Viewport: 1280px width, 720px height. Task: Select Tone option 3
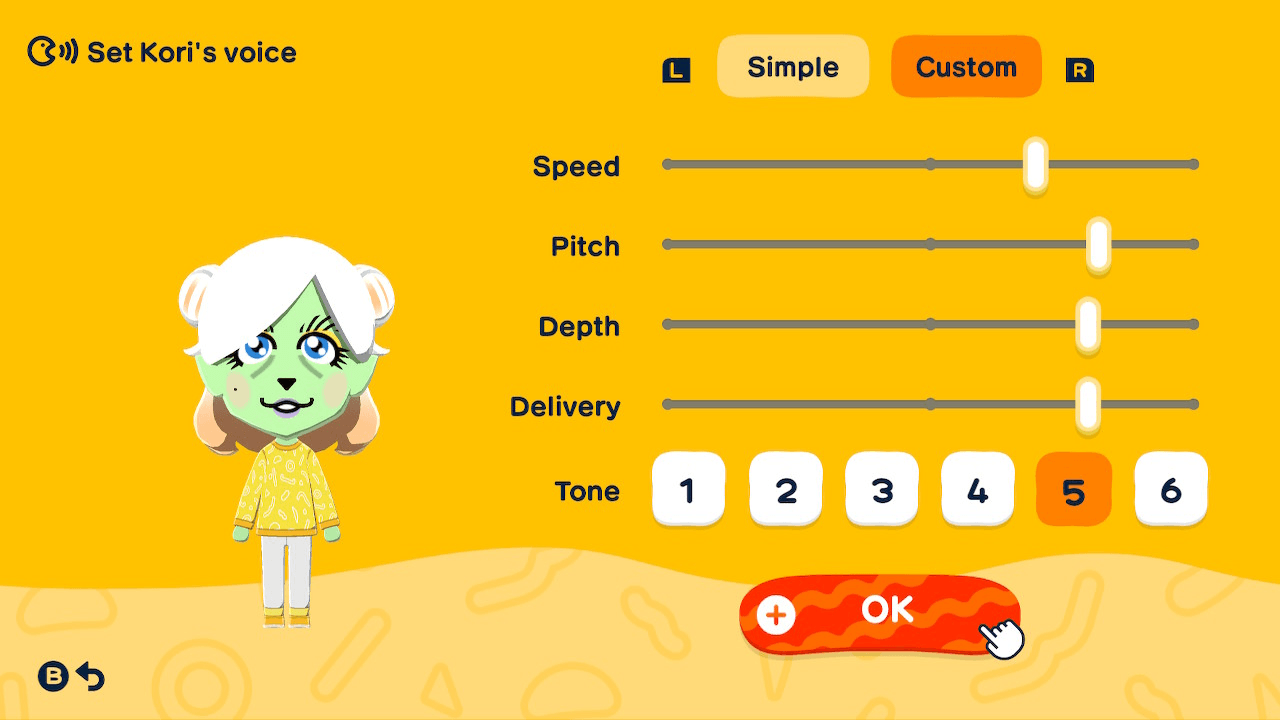881,489
